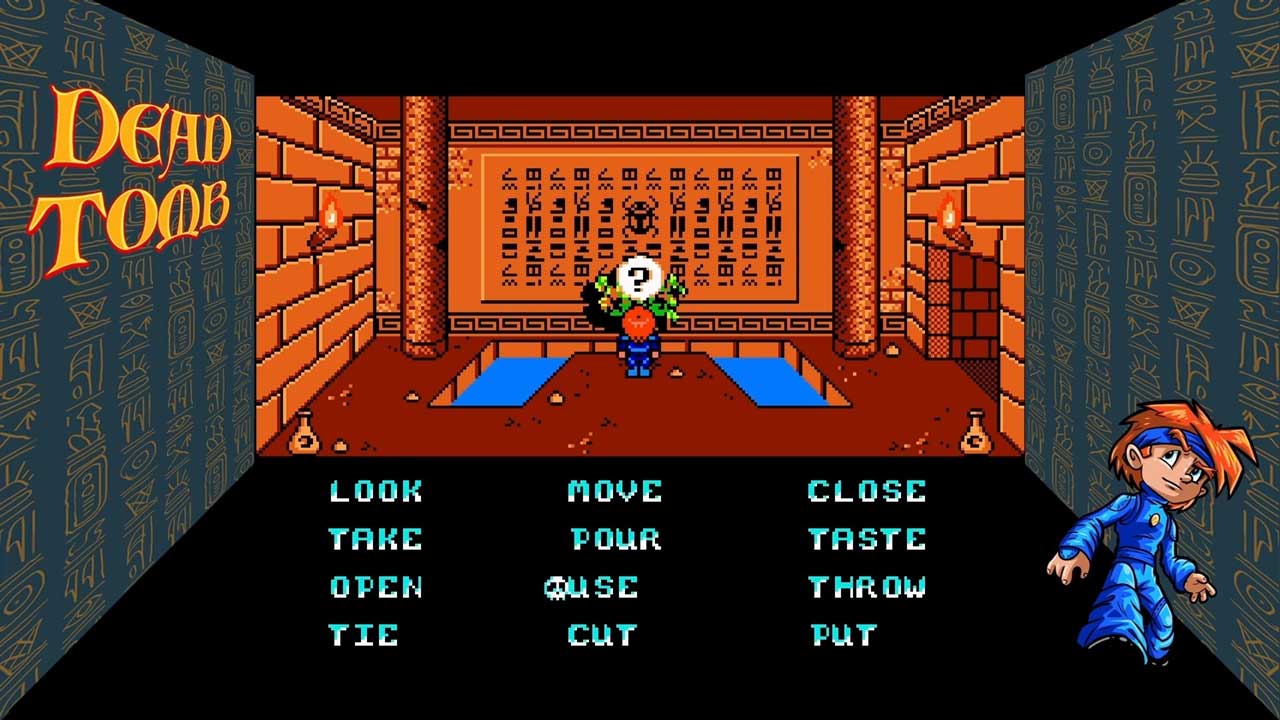
Task: Select the POUR action
Action: [615, 539]
